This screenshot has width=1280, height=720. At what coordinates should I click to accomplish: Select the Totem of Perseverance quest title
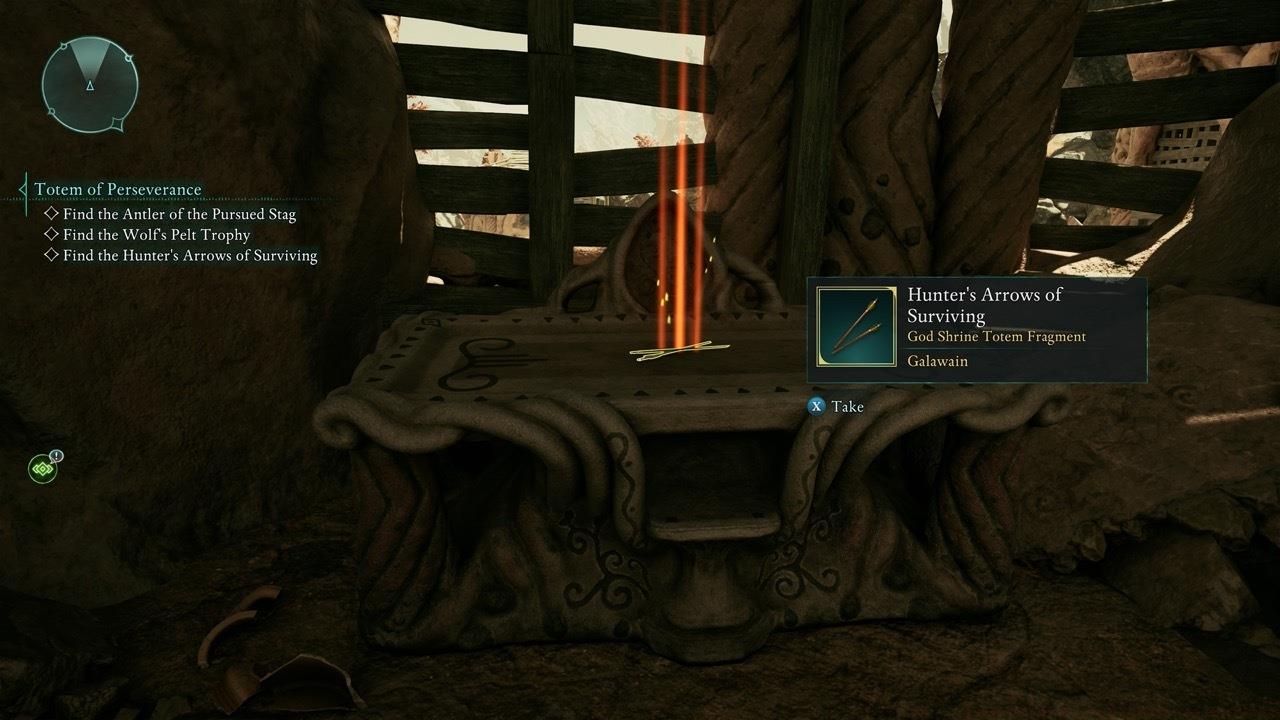point(118,189)
